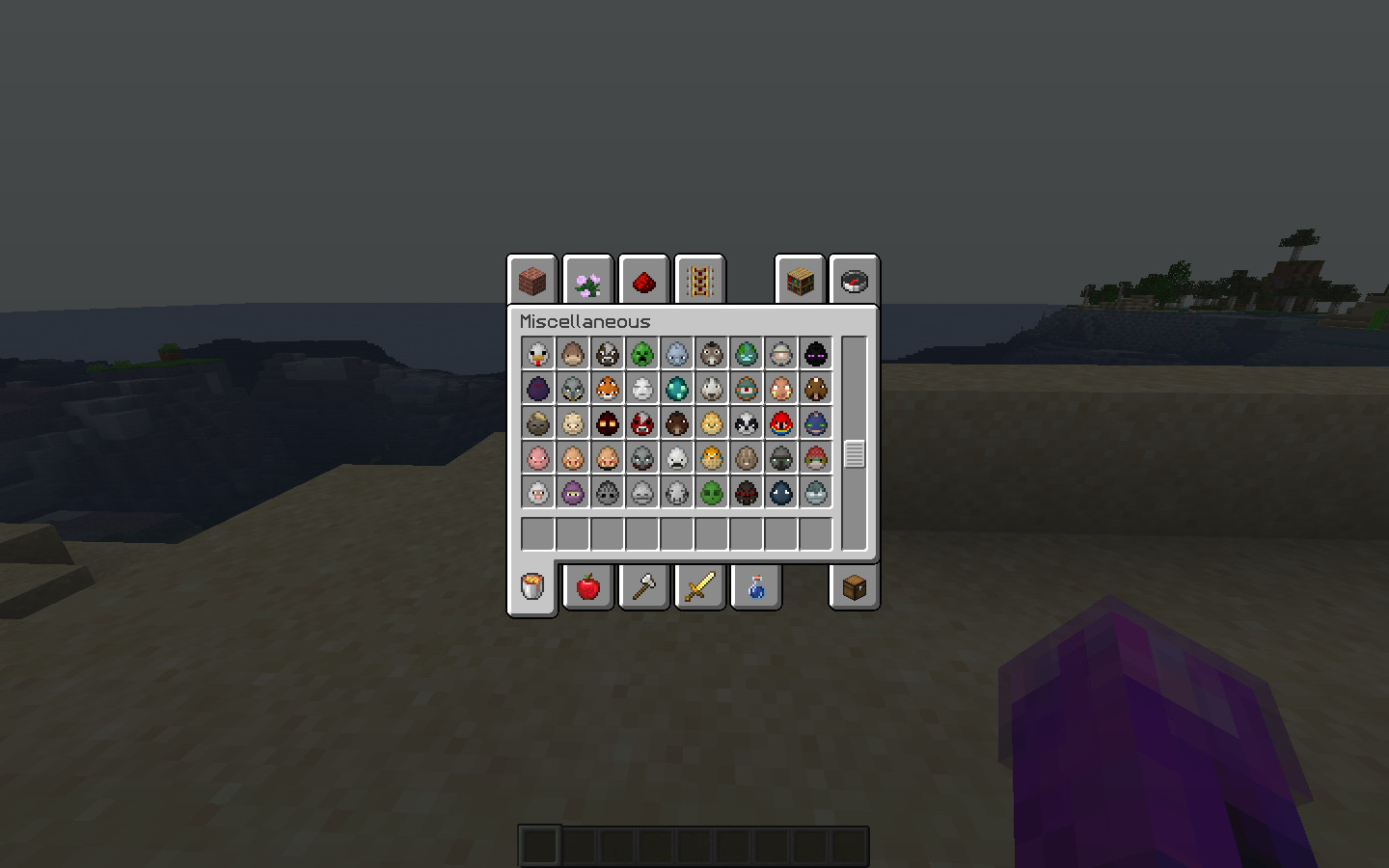This screenshot has width=1389, height=868.
Task: Open the Search Items compass tab
Action: [854, 281]
